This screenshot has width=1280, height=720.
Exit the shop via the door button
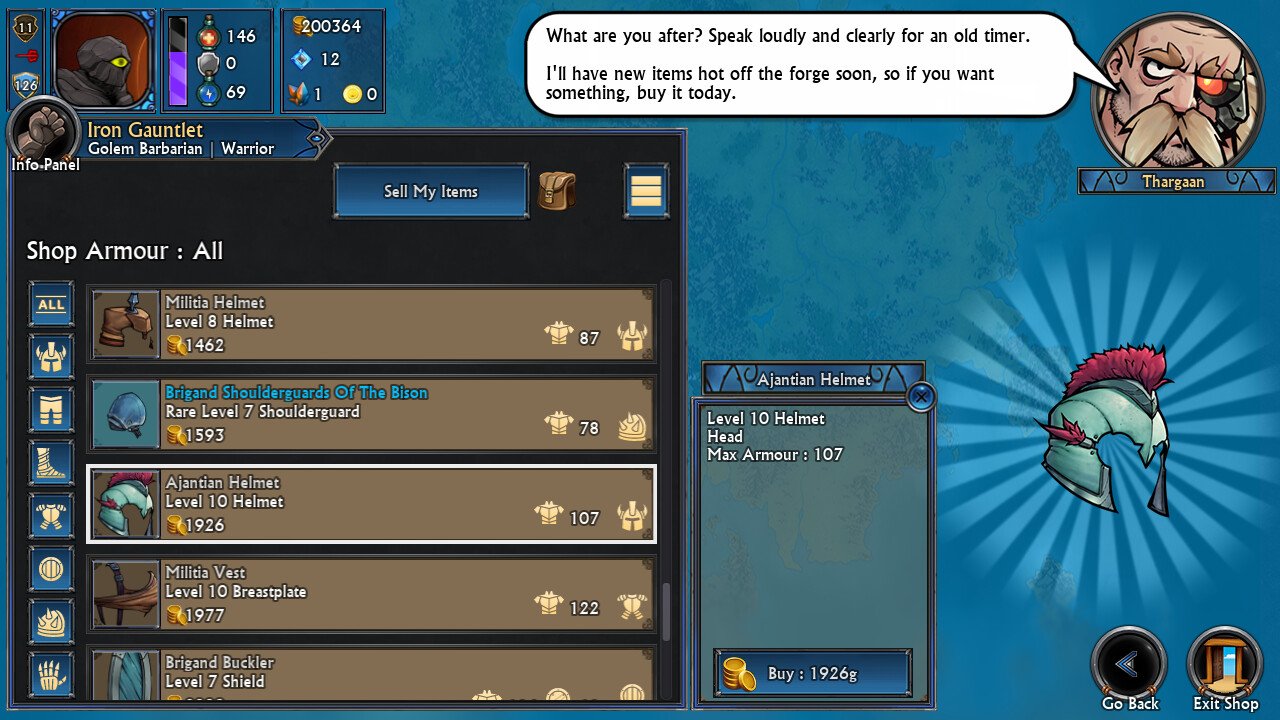point(1225,664)
